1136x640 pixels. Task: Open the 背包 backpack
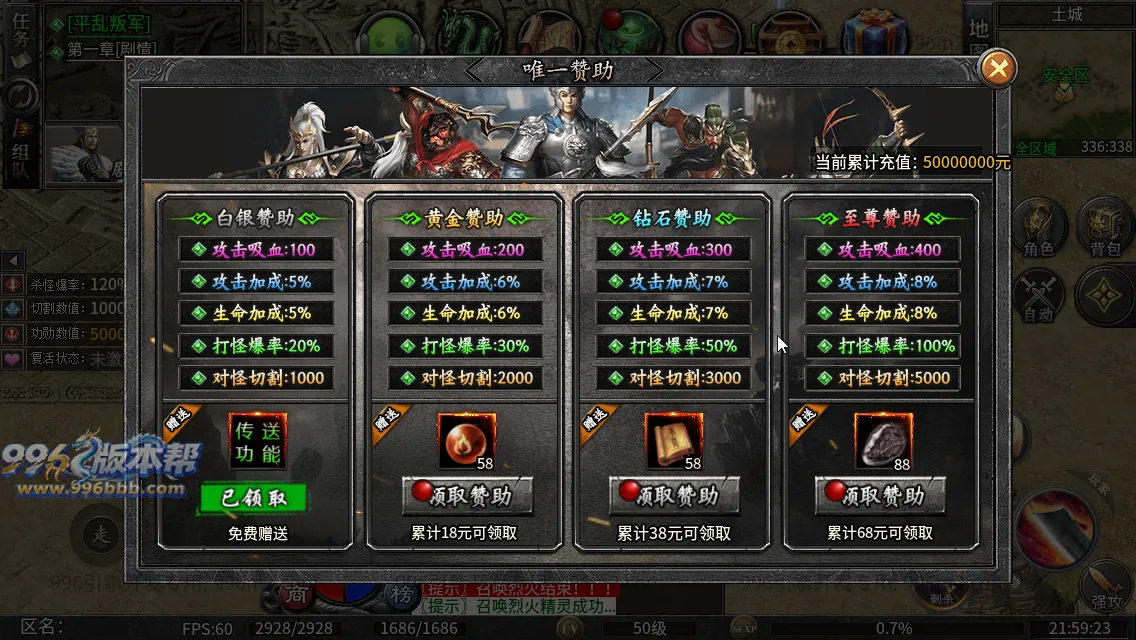pyautogui.click(x=1104, y=229)
